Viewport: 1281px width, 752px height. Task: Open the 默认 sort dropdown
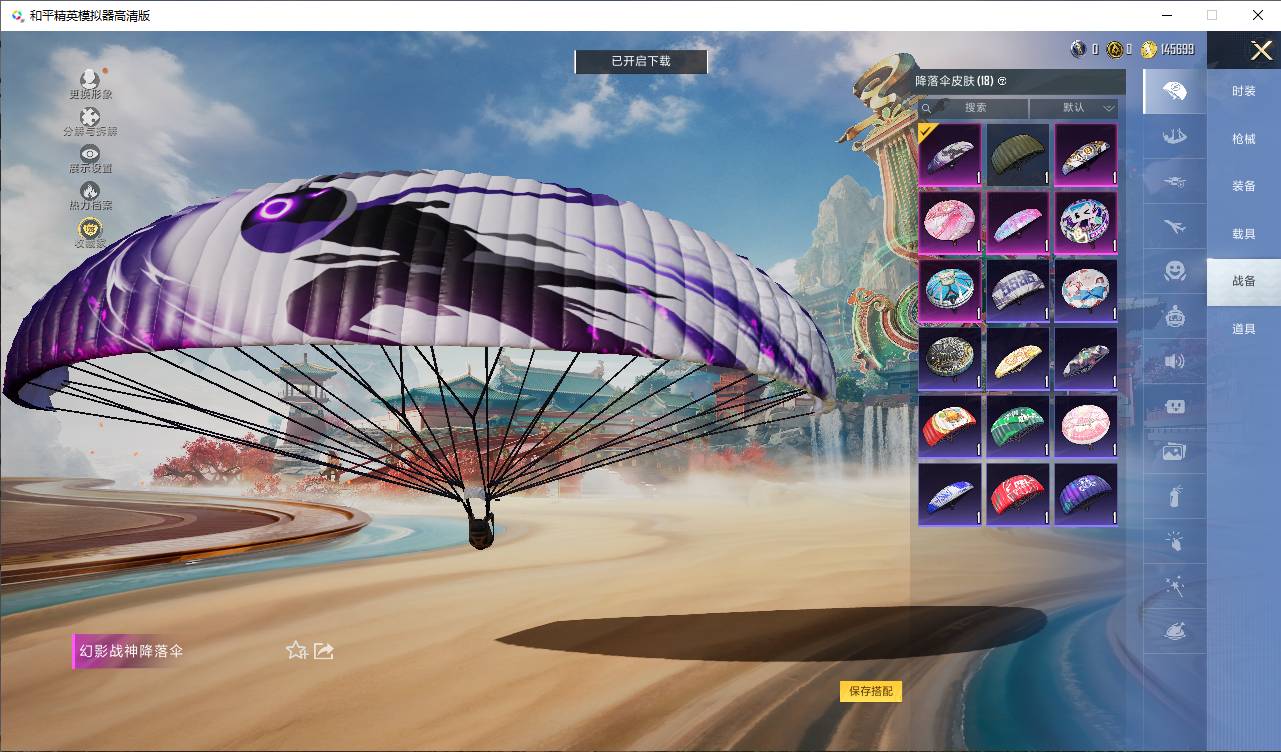coord(1074,108)
